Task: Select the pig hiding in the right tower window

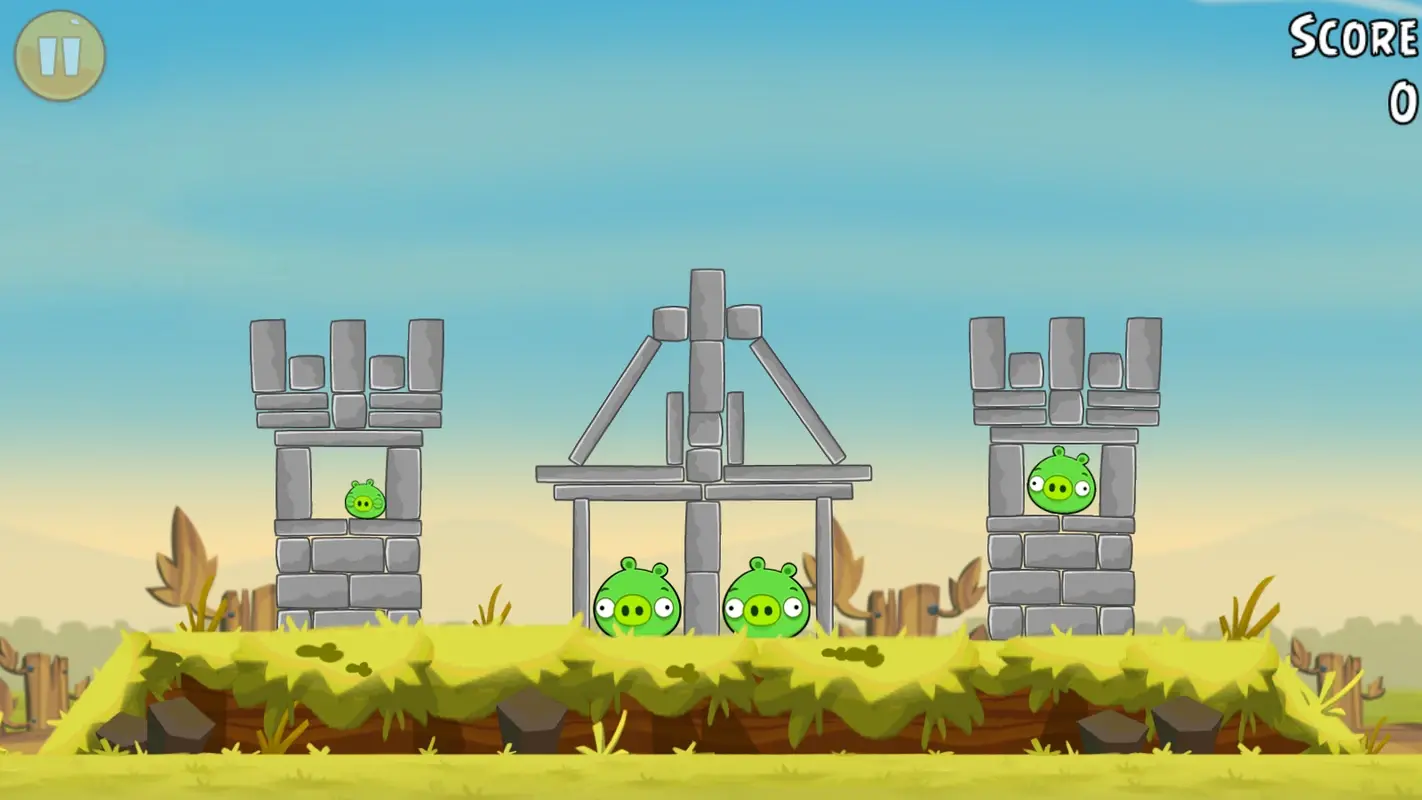Action: coord(1060,483)
